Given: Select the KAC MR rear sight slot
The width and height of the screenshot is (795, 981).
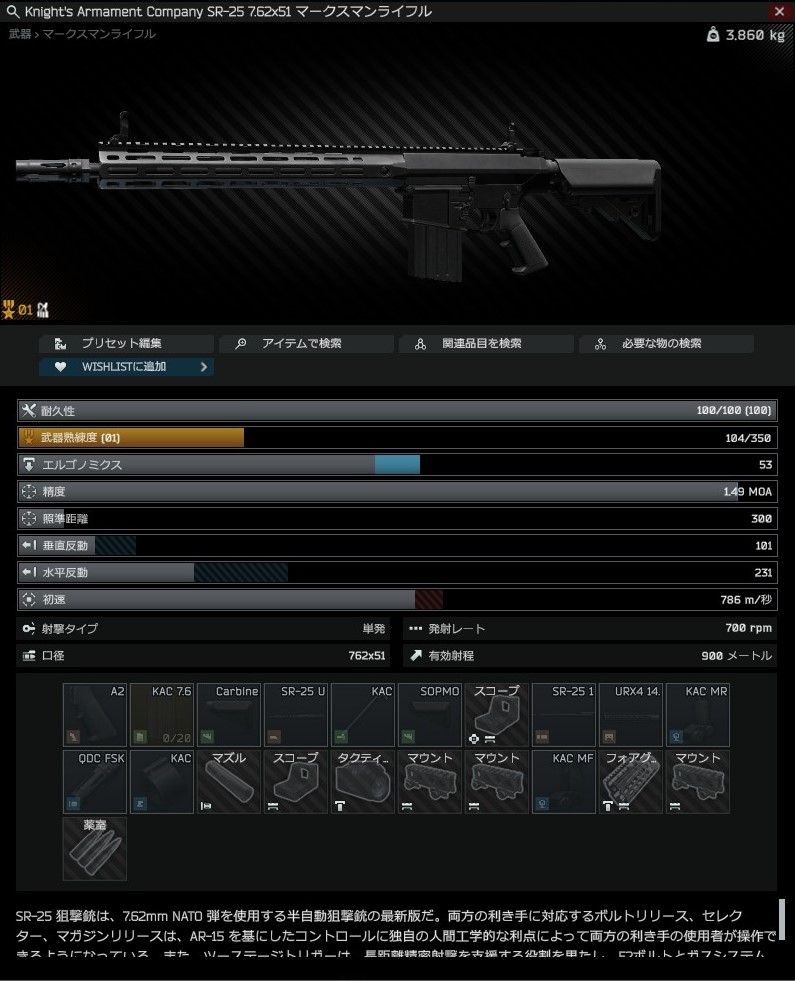Looking at the screenshot, I should tap(698, 715).
